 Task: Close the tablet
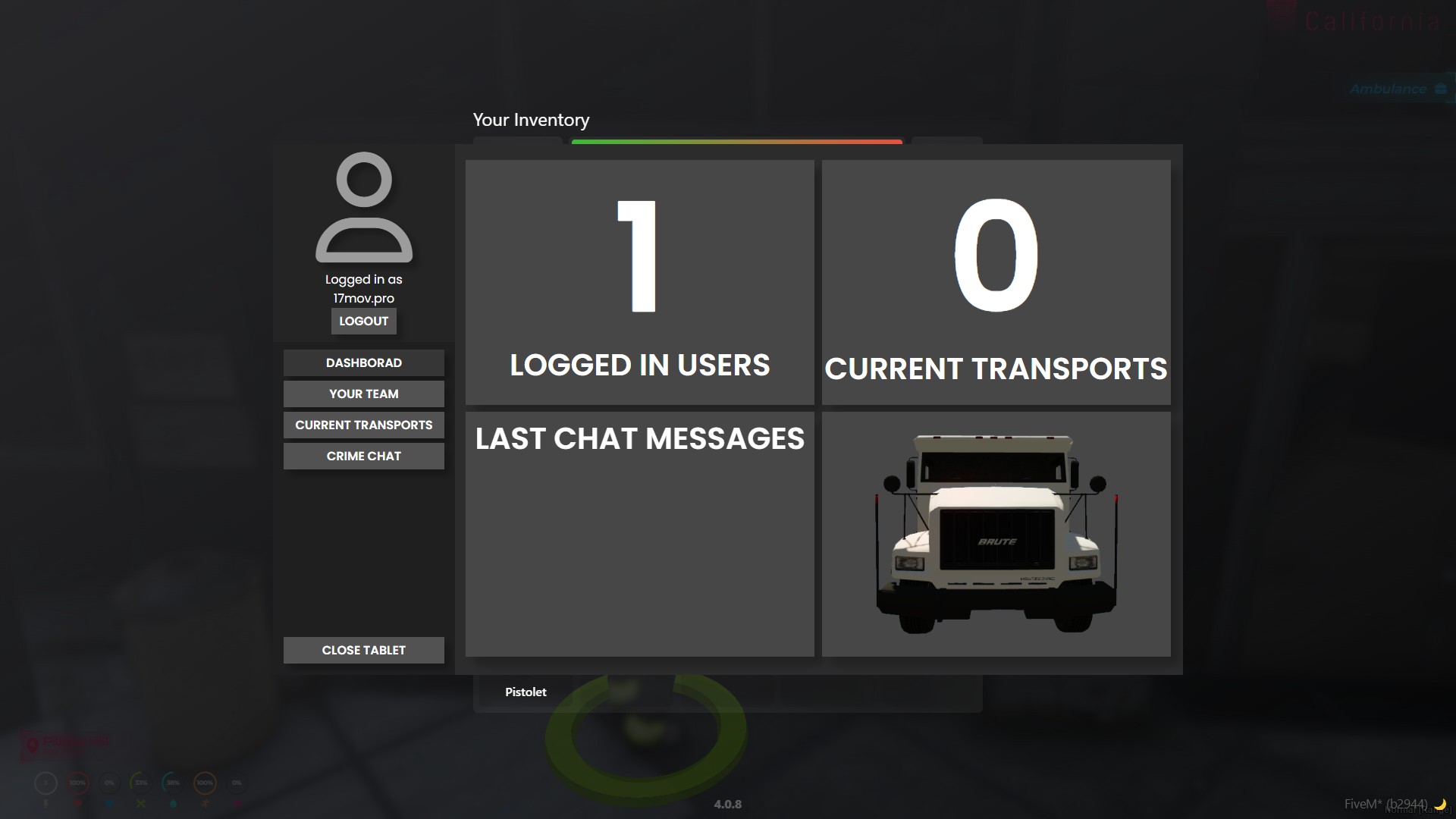[x=363, y=651]
